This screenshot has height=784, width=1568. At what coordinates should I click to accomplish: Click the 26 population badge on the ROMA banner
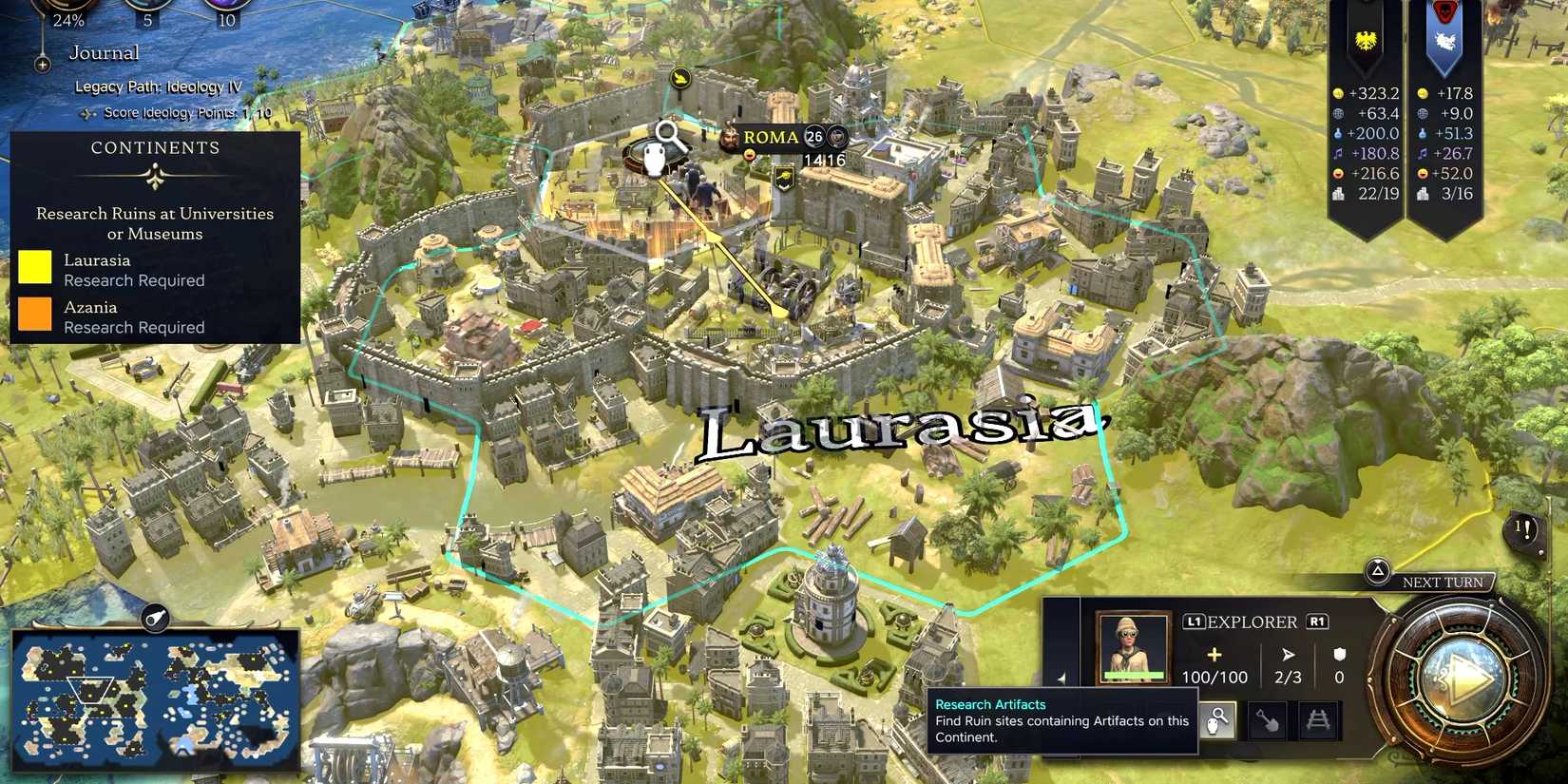tap(813, 137)
